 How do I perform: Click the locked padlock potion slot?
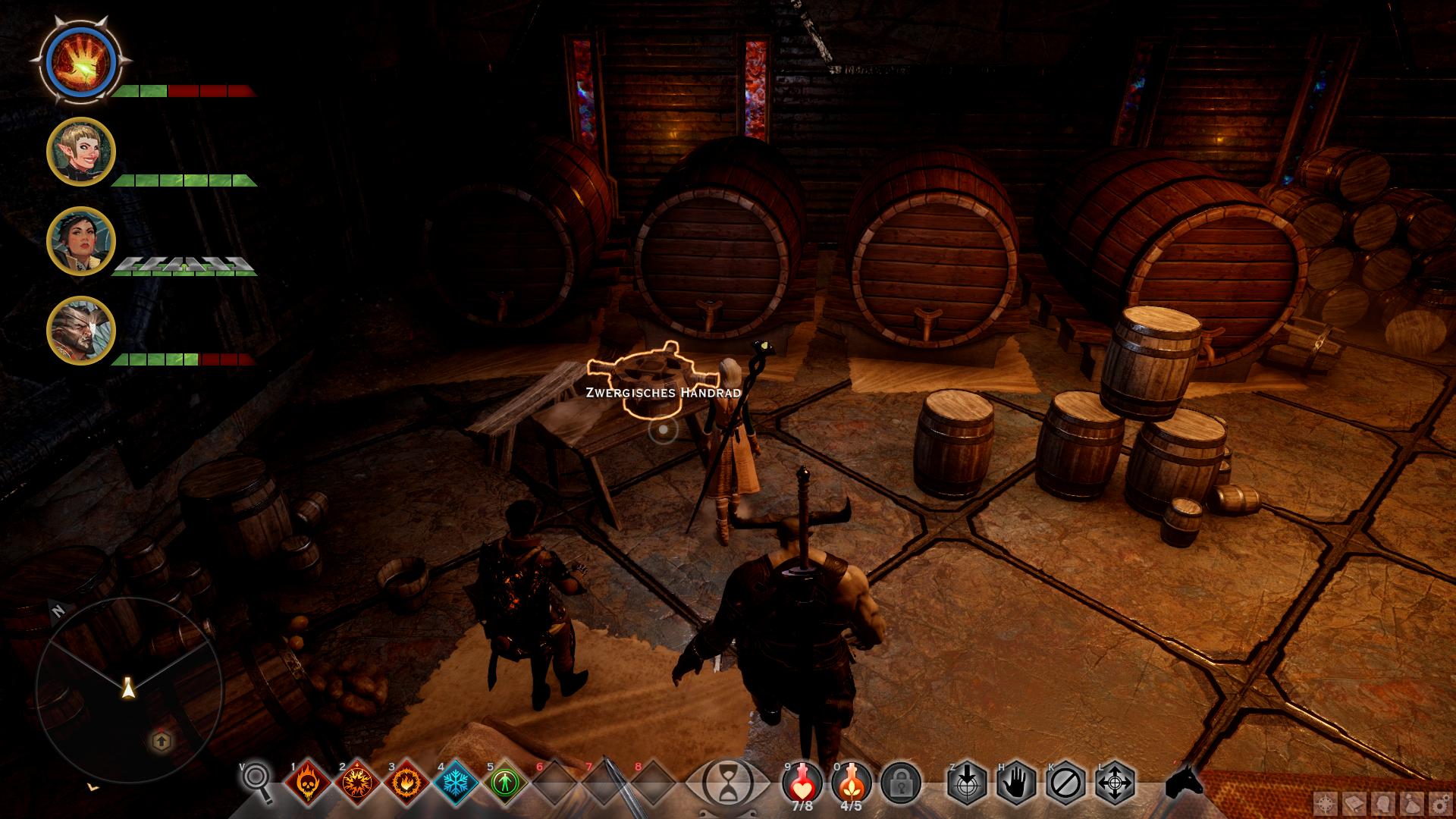click(x=901, y=783)
